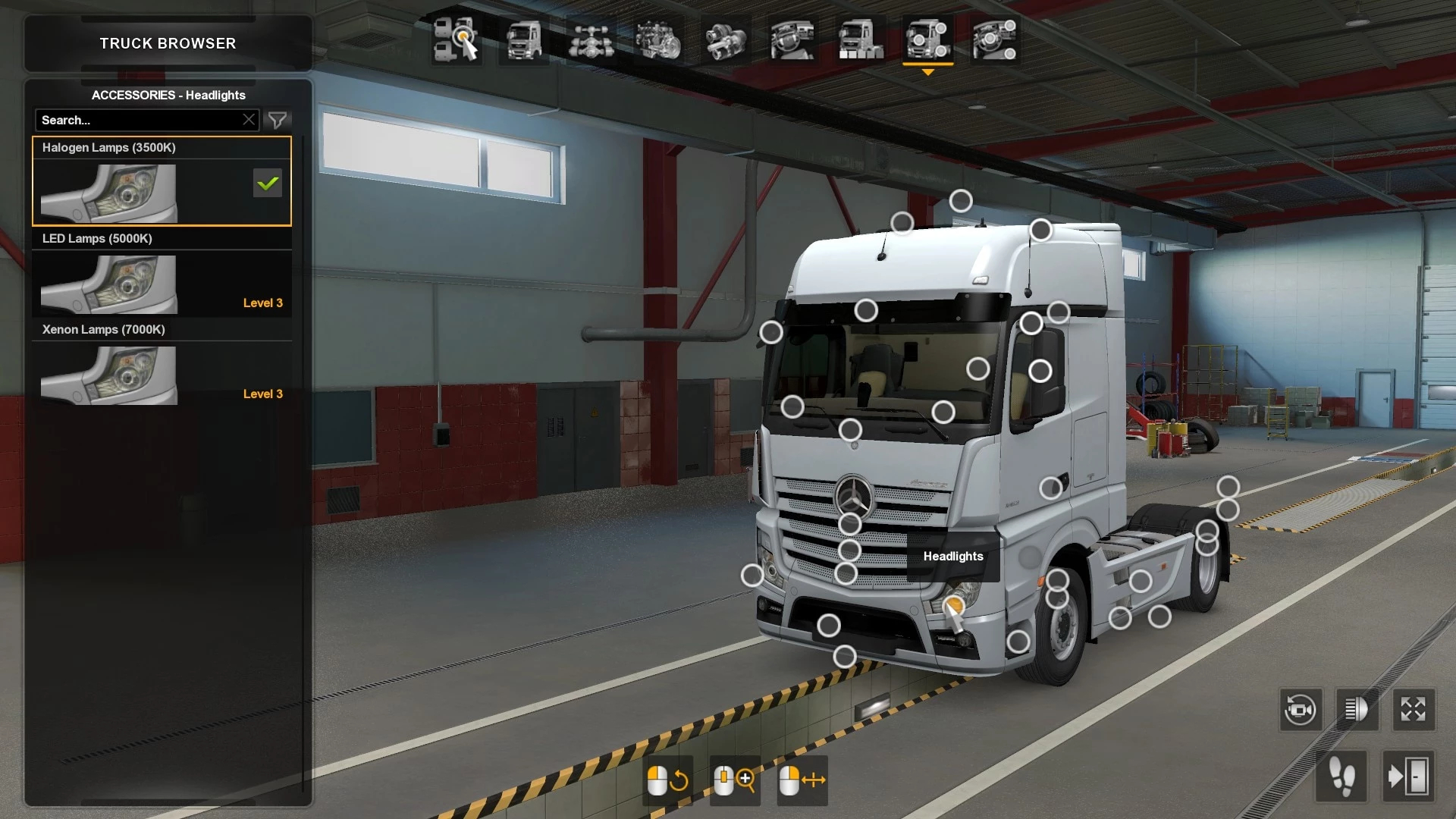
Task: Clear the search box with the X
Action: click(249, 120)
